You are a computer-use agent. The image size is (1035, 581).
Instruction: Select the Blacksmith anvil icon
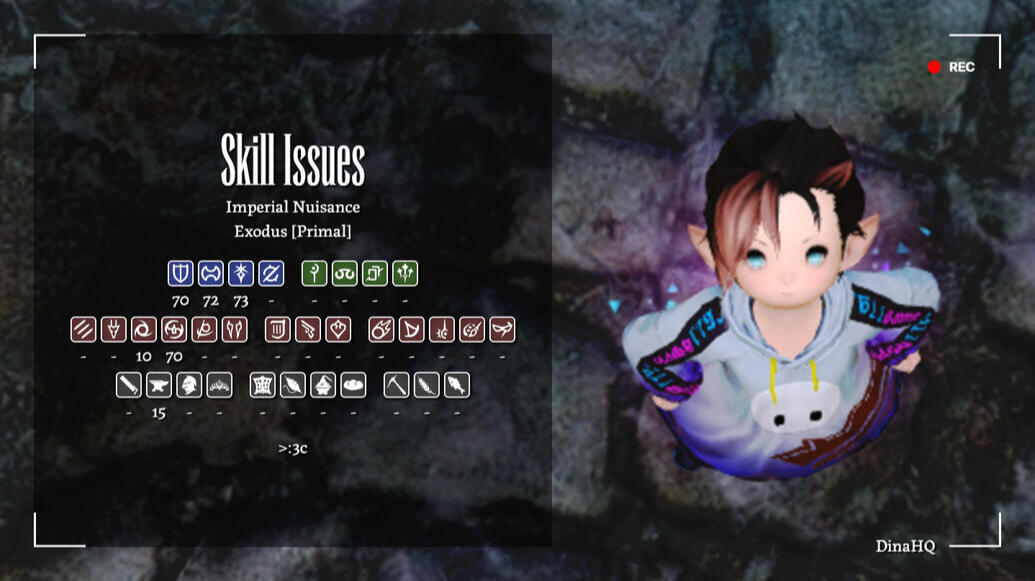coord(158,385)
